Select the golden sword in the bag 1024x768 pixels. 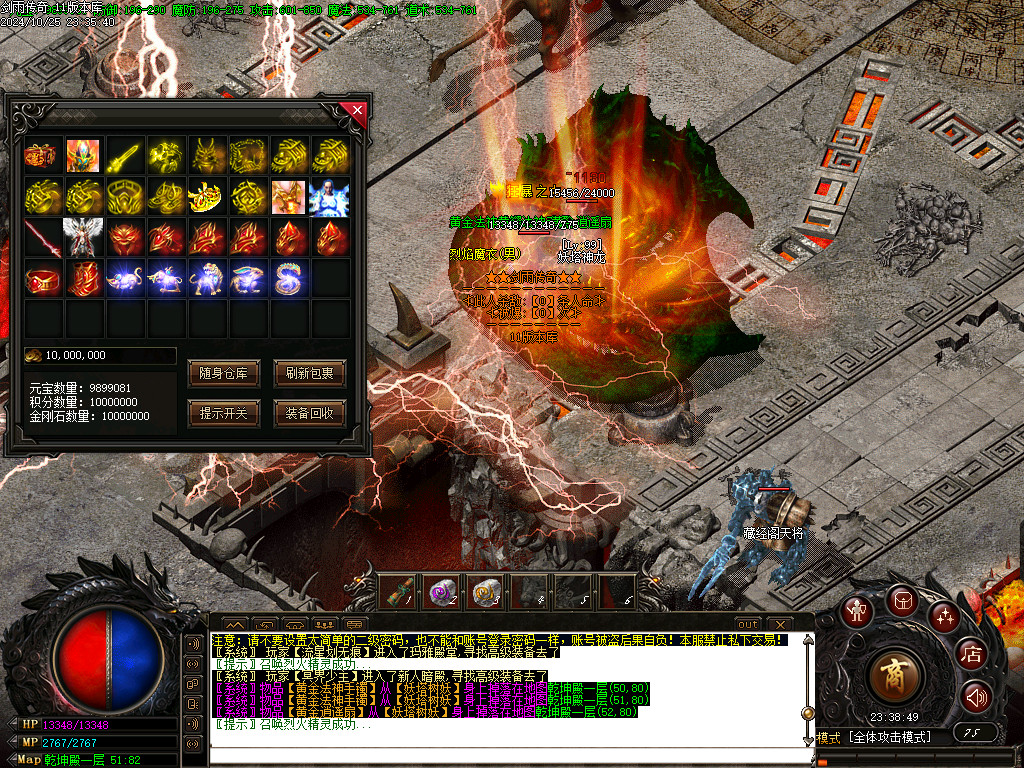tap(124, 156)
